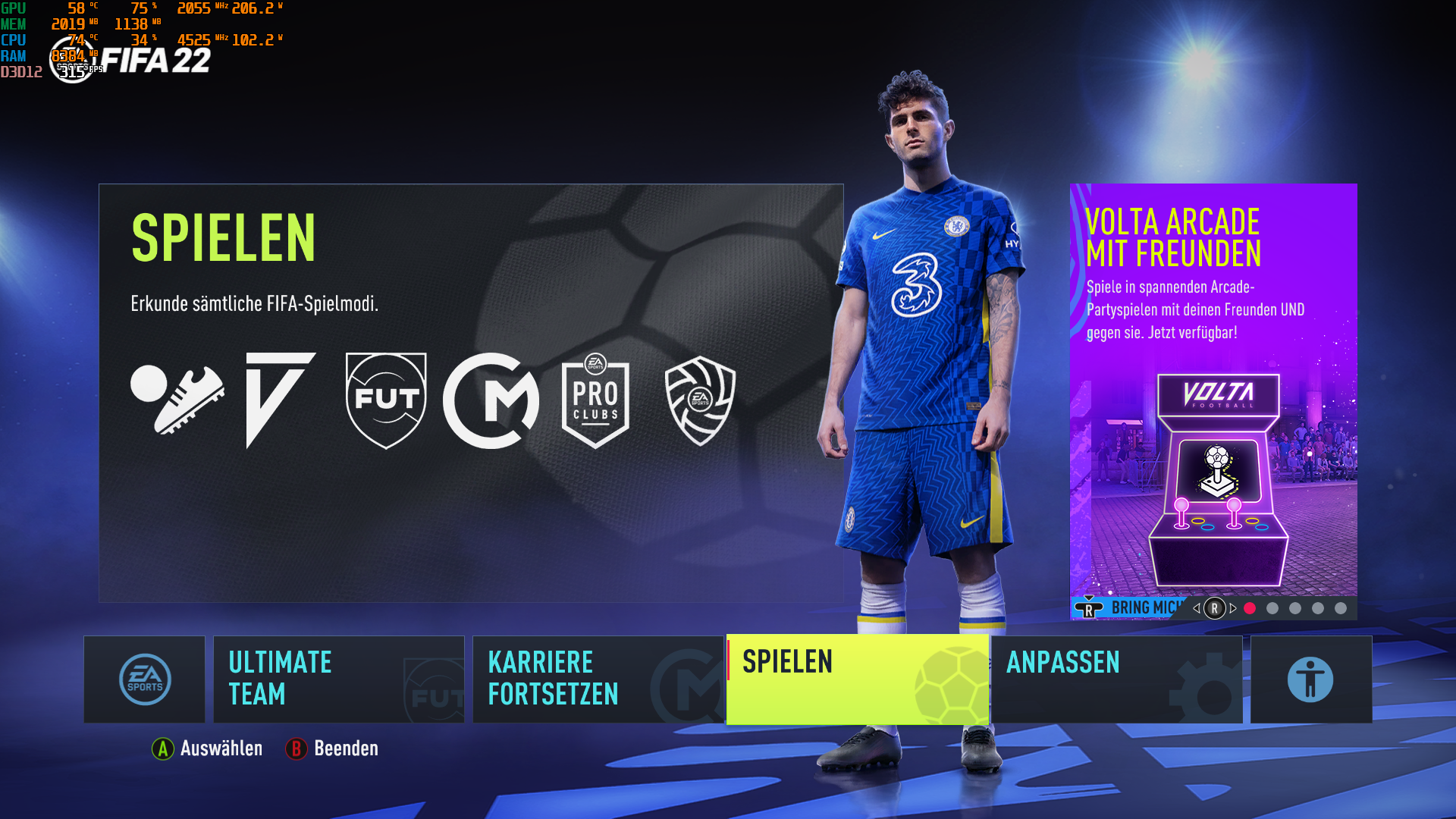Click the right arrow beside the R button

click(1232, 608)
